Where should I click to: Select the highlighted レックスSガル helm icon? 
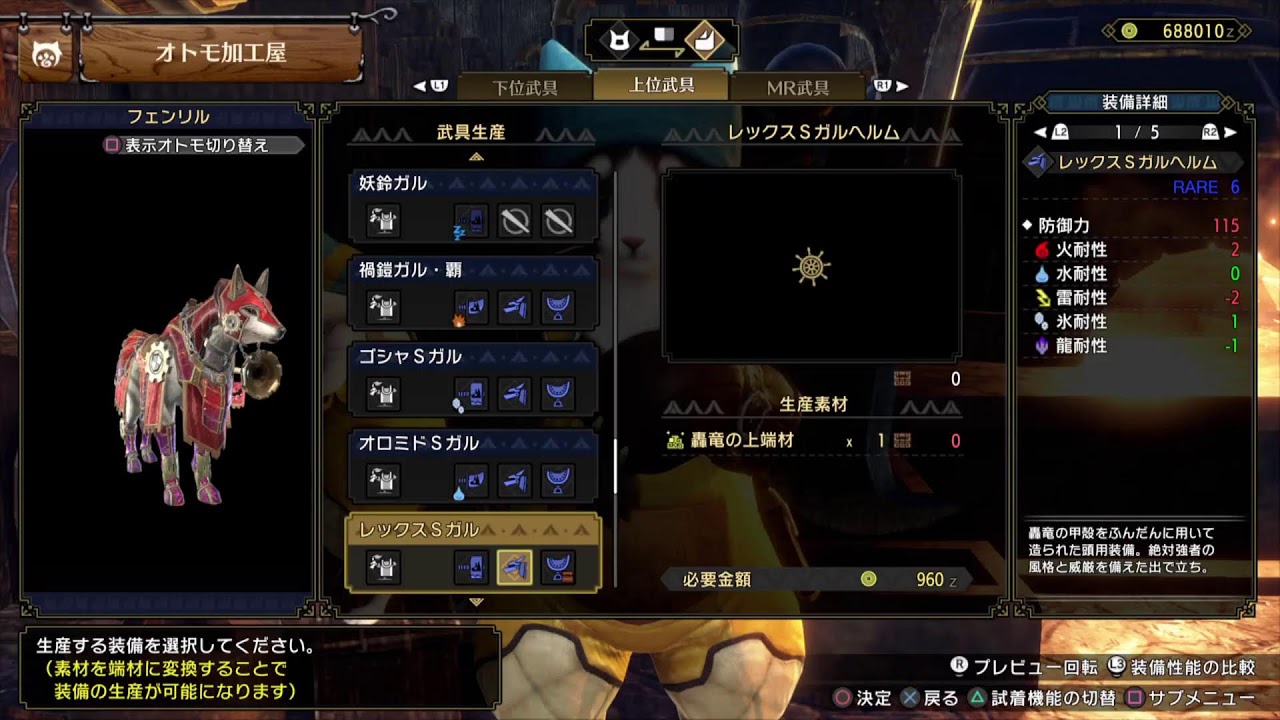pyautogui.click(x=514, y=567)
